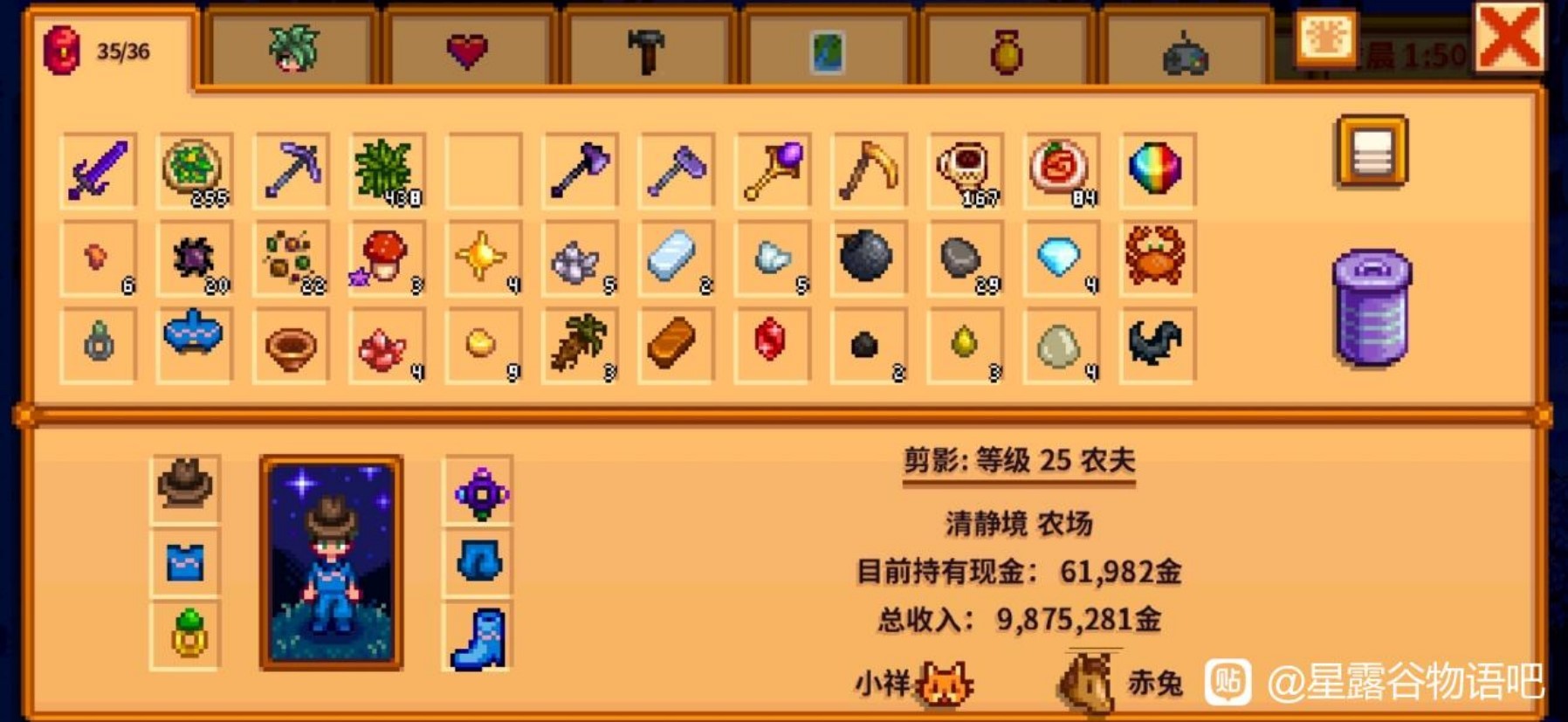Select the pickaxe from the top row
This screenshot has width=1568, height=722.
292,168
